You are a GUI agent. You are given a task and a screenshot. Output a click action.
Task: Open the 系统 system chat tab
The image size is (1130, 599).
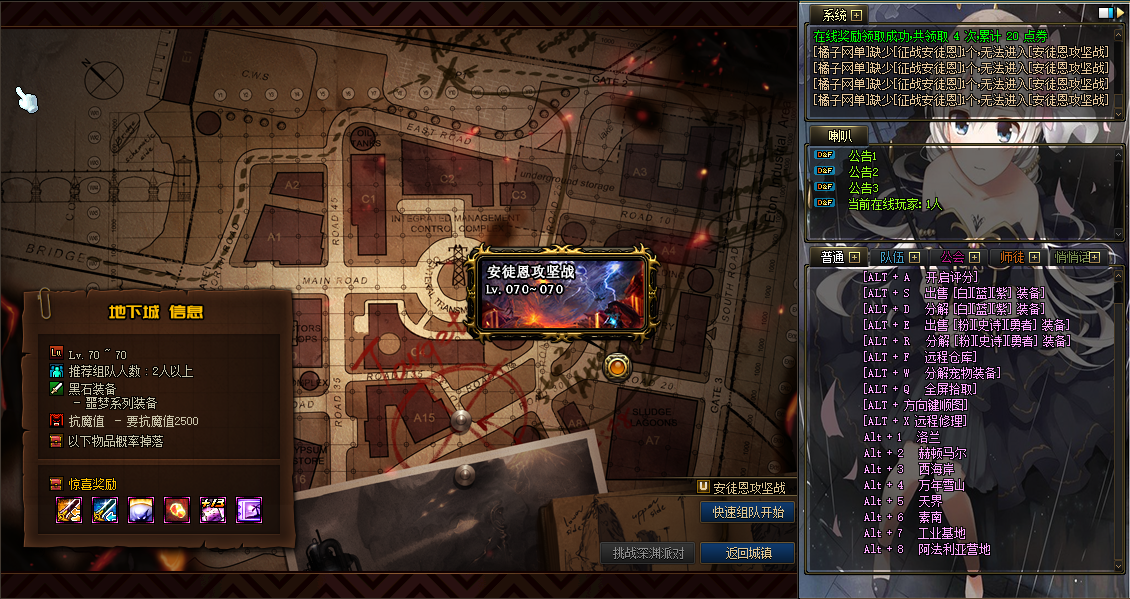pos(834,15)
